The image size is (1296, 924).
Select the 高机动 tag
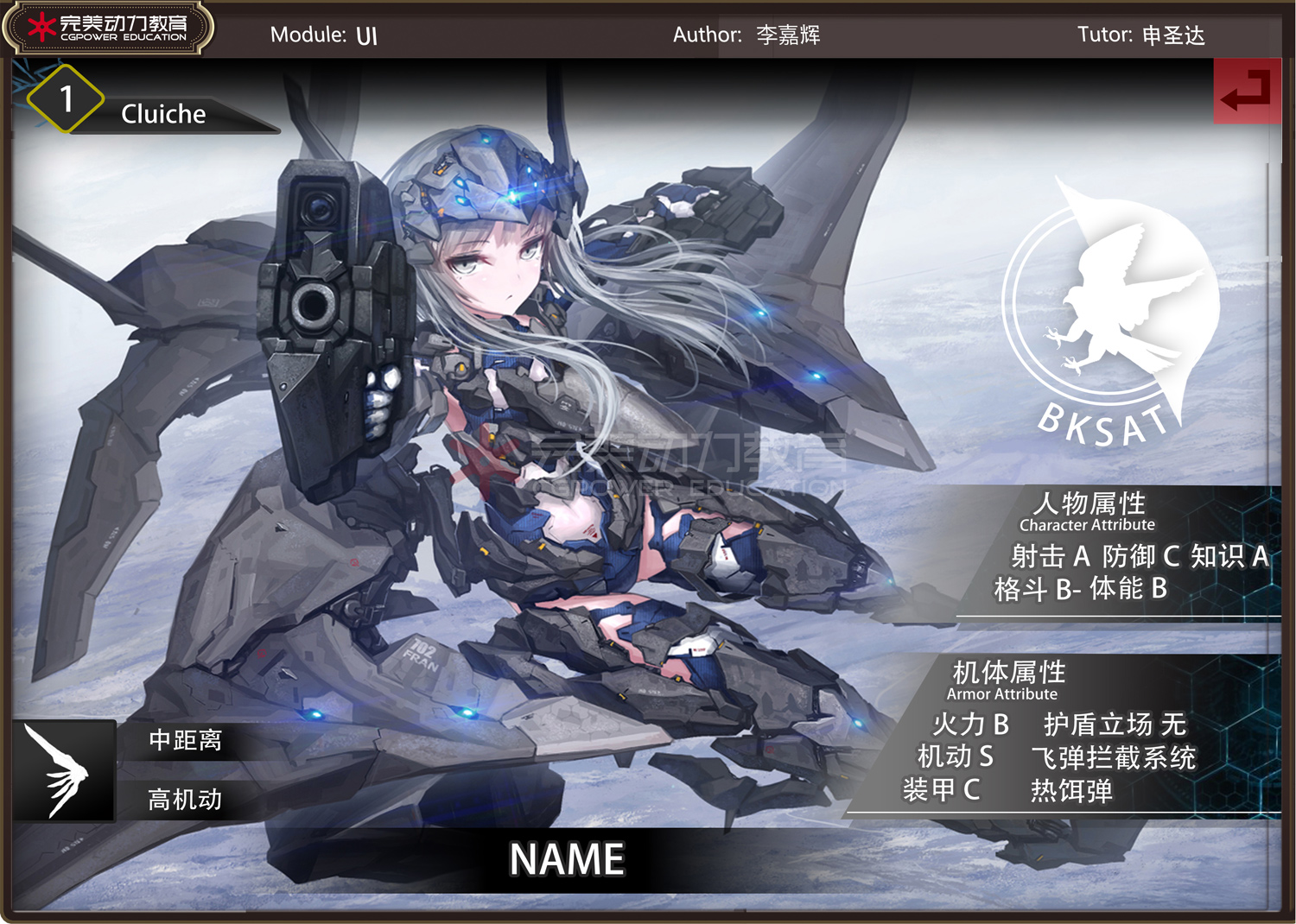[x=185, y=800]
